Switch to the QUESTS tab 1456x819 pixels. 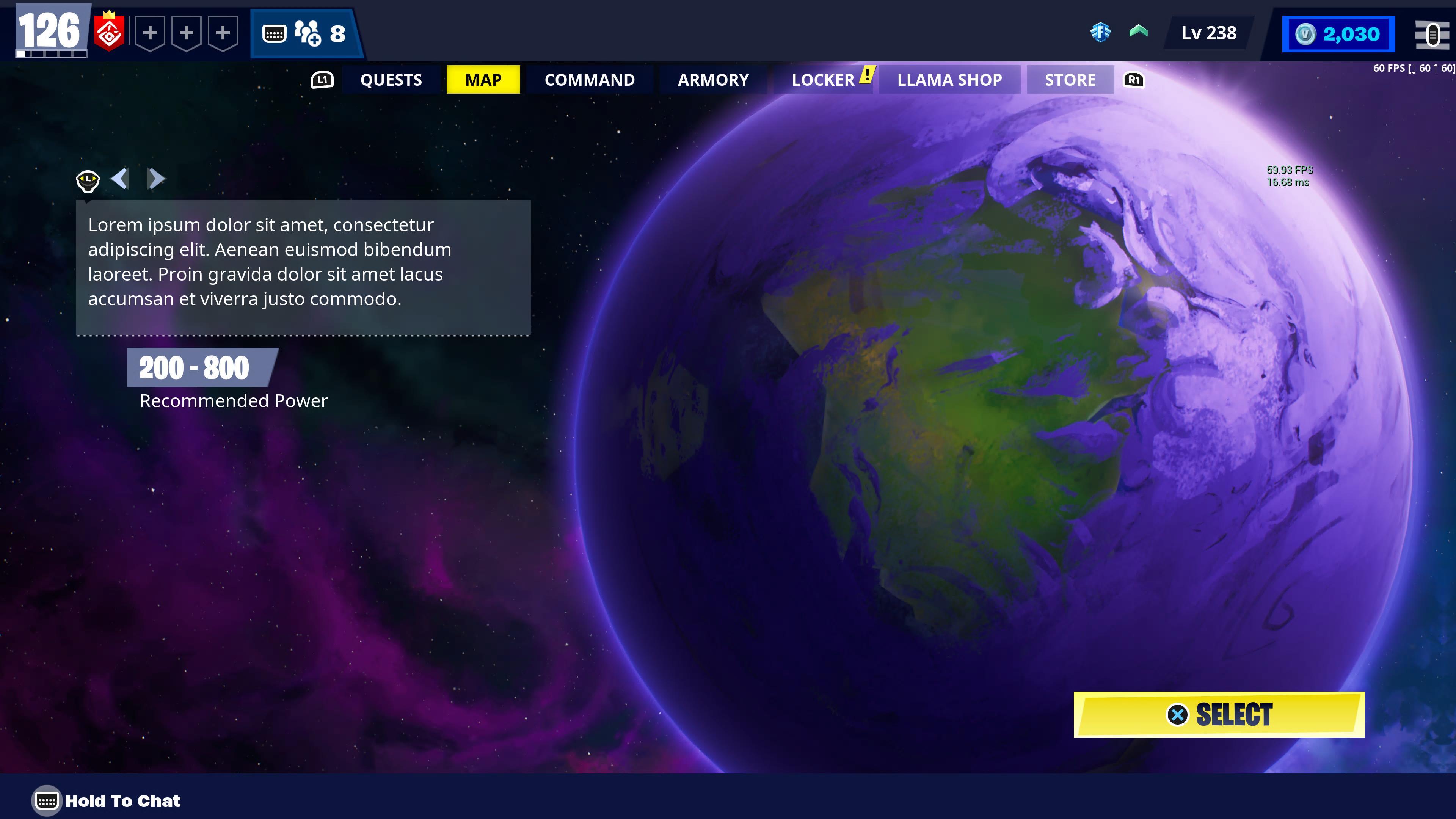pos(391,80)
